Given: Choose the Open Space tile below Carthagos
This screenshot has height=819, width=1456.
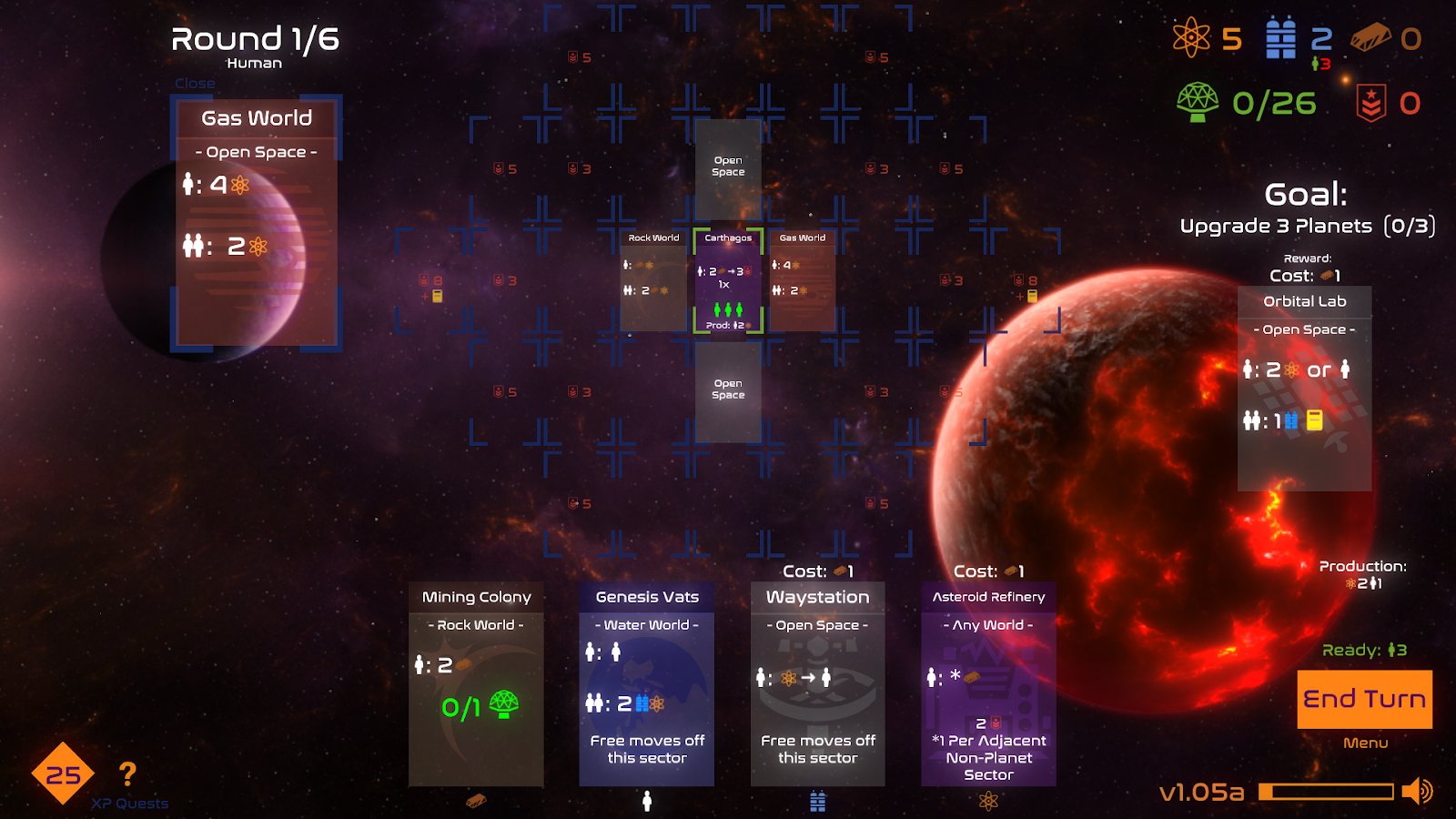Looking at the screenshot, I should 728,391.
